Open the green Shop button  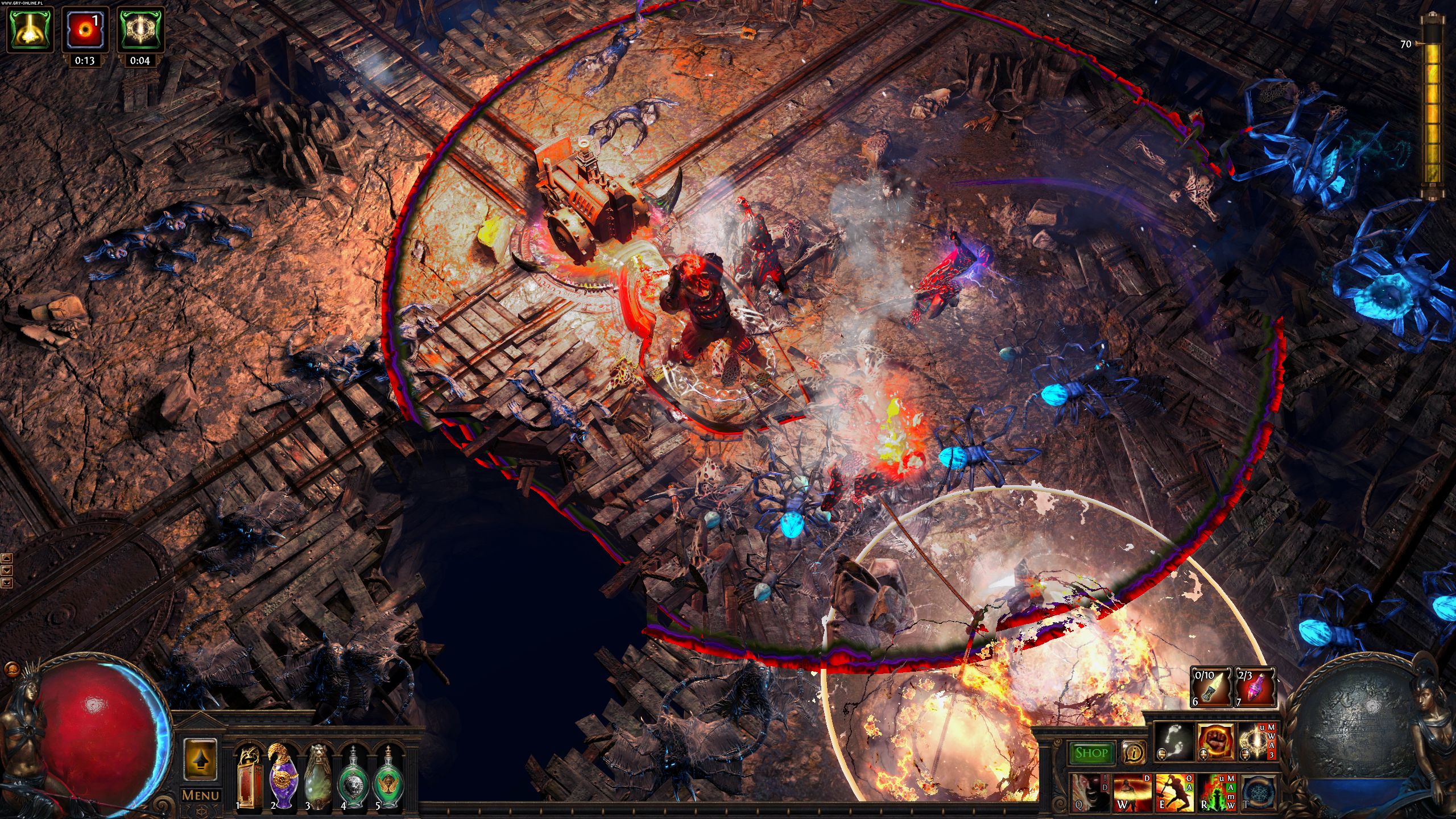(1091, 753)
